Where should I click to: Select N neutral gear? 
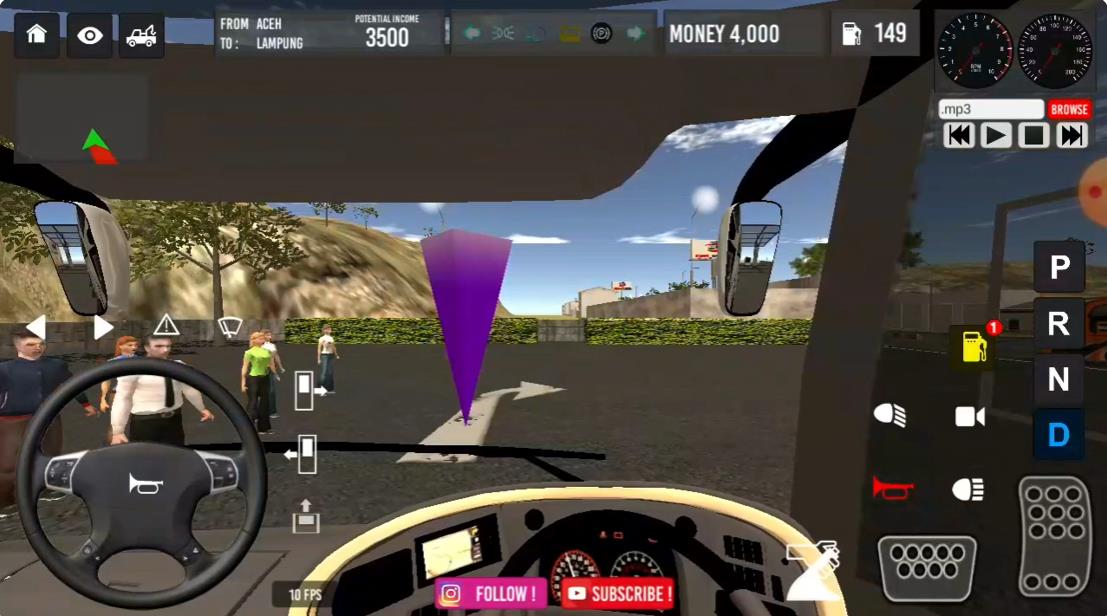point(1059,380)
